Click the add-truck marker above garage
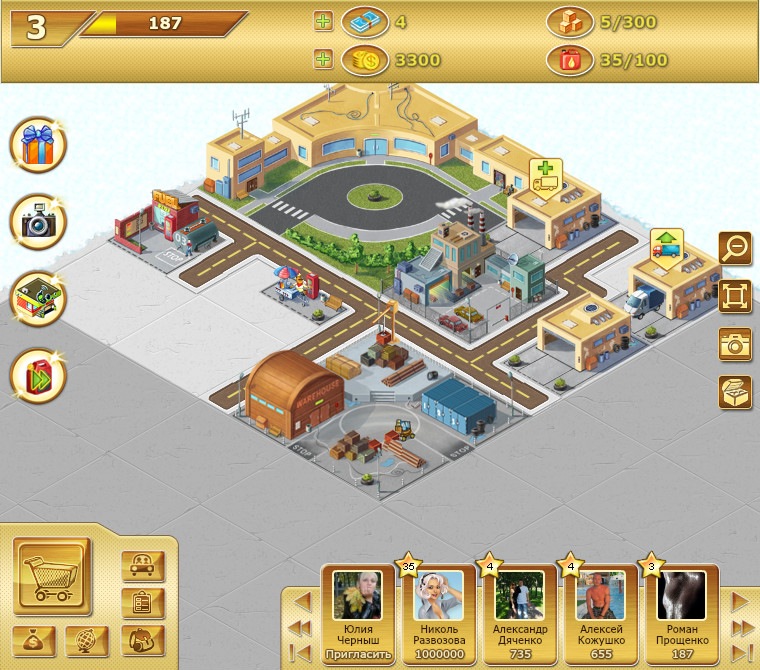The height and width of the screenshot is (670, 760). point(545,177)
